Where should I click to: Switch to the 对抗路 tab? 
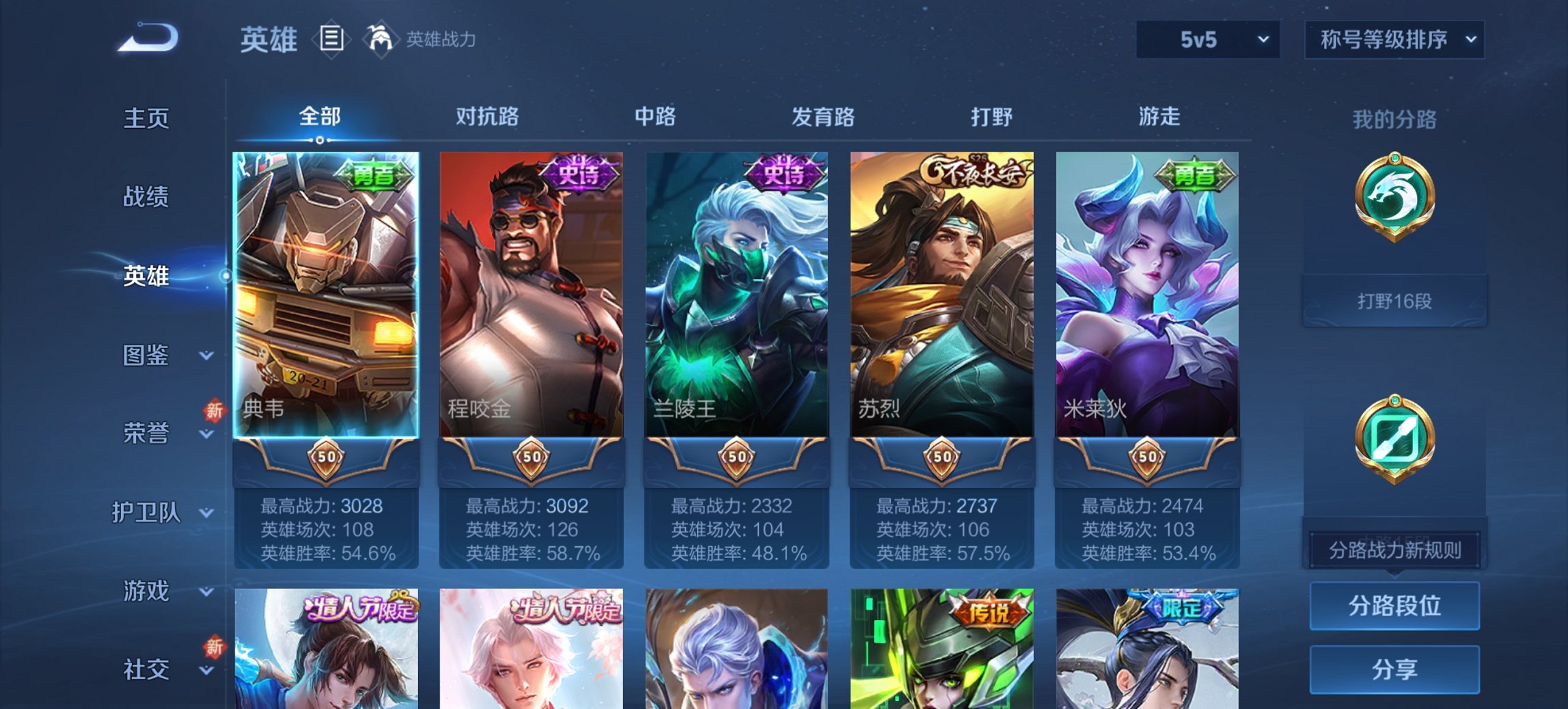(x=487, y=118)
